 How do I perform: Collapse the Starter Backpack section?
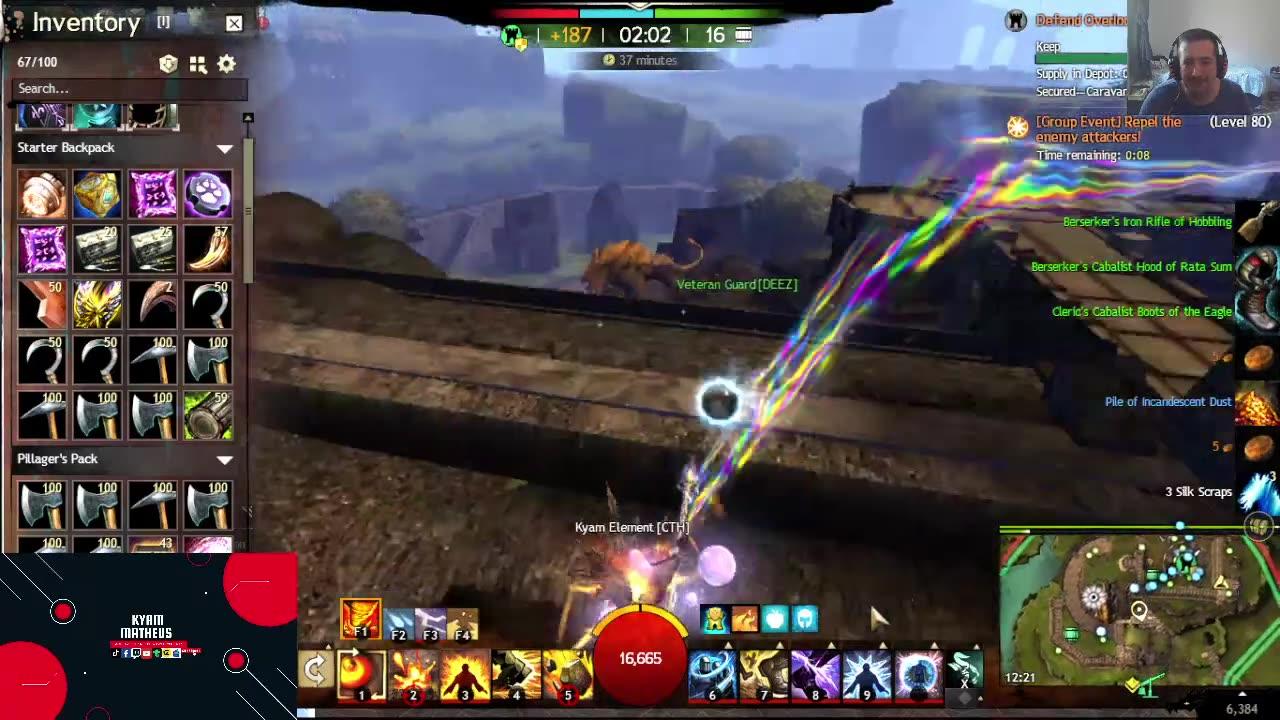tap(225, 147)
